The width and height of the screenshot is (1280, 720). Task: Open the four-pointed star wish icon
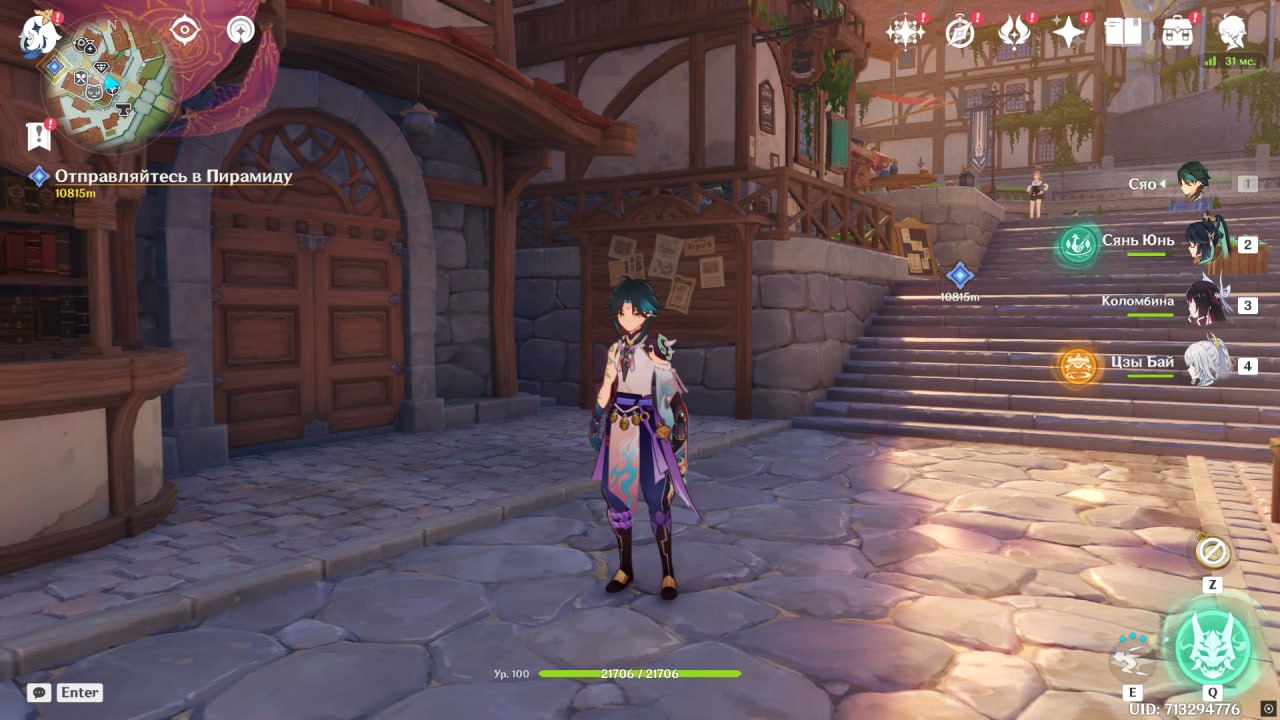click(1068, 32)
